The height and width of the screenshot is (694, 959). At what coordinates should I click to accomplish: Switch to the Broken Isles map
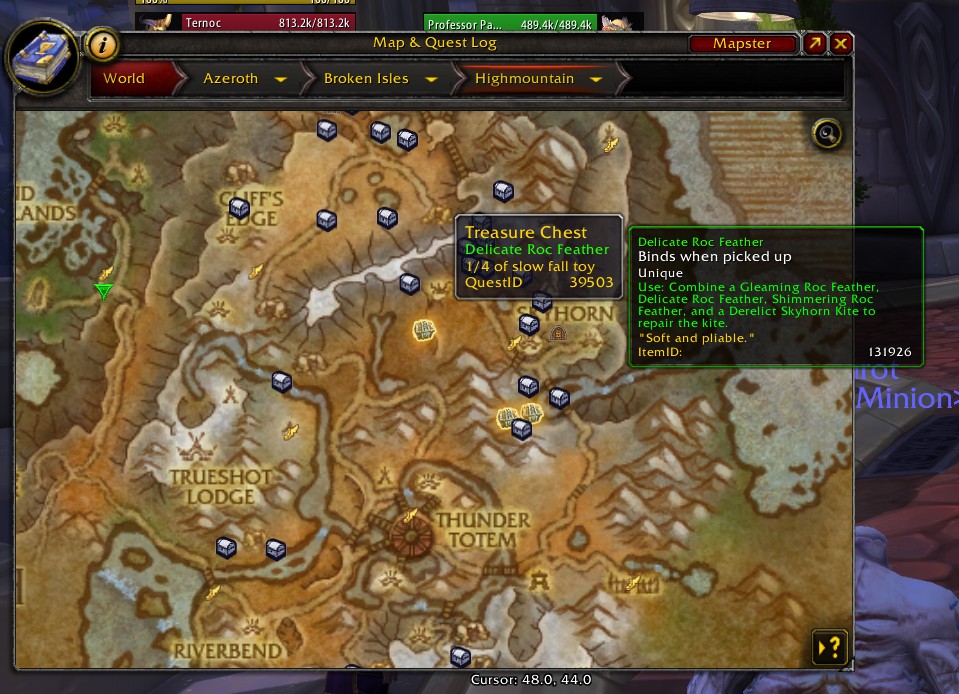(x=365, y=78)
